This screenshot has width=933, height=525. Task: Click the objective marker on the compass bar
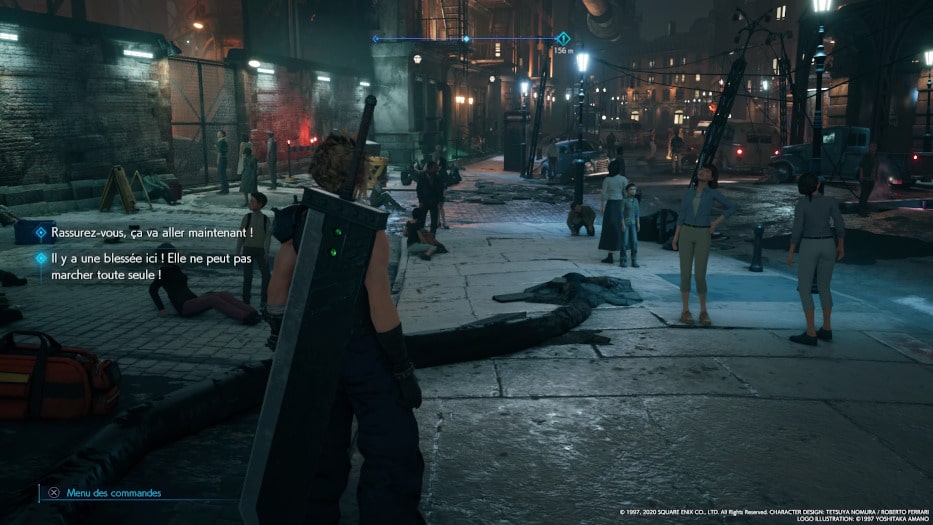[563, 39]
